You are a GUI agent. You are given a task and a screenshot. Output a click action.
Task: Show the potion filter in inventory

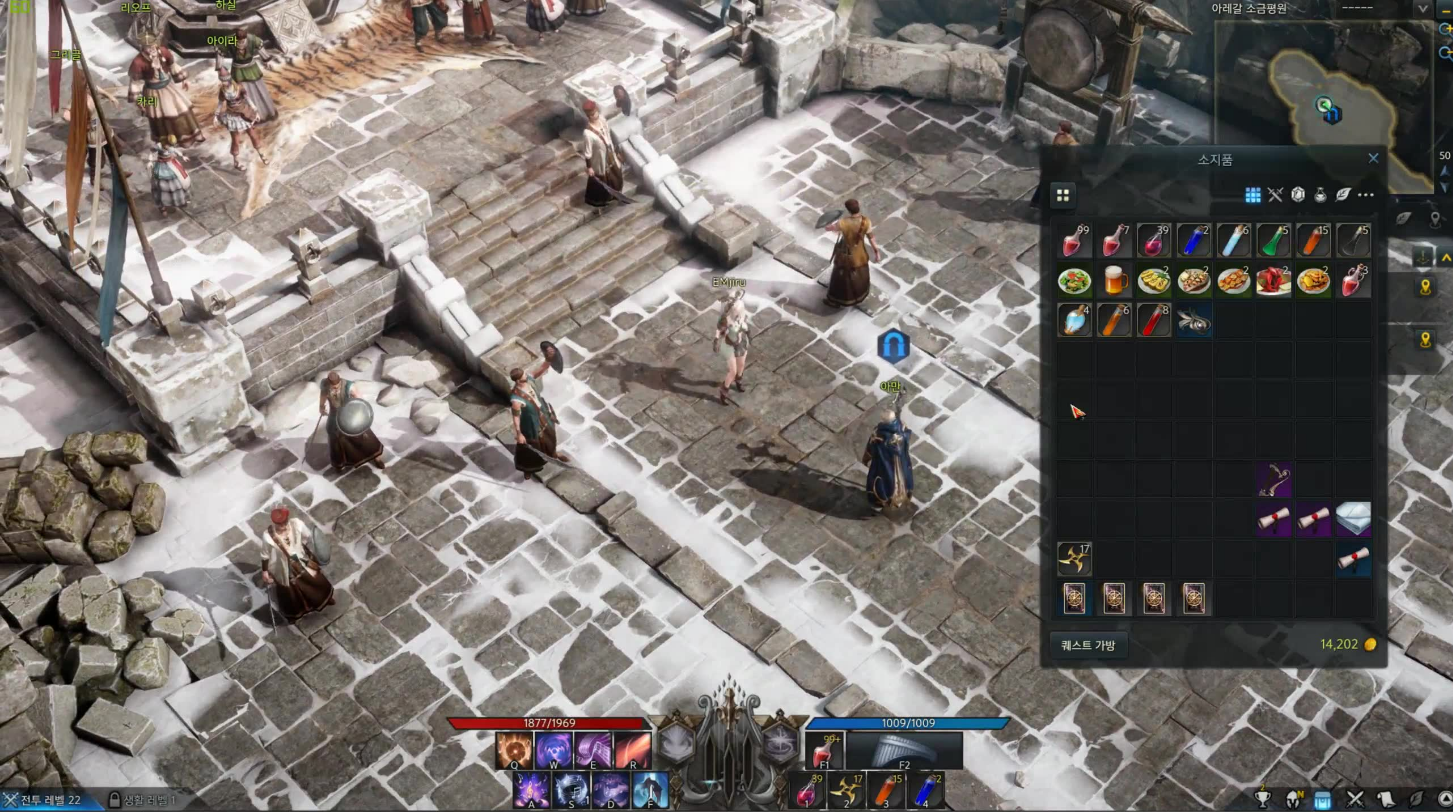click(1320, 195)
